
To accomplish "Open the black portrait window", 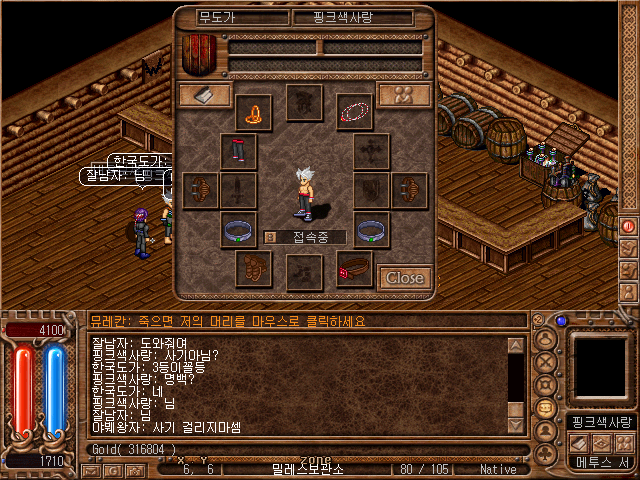I will 600,366.
